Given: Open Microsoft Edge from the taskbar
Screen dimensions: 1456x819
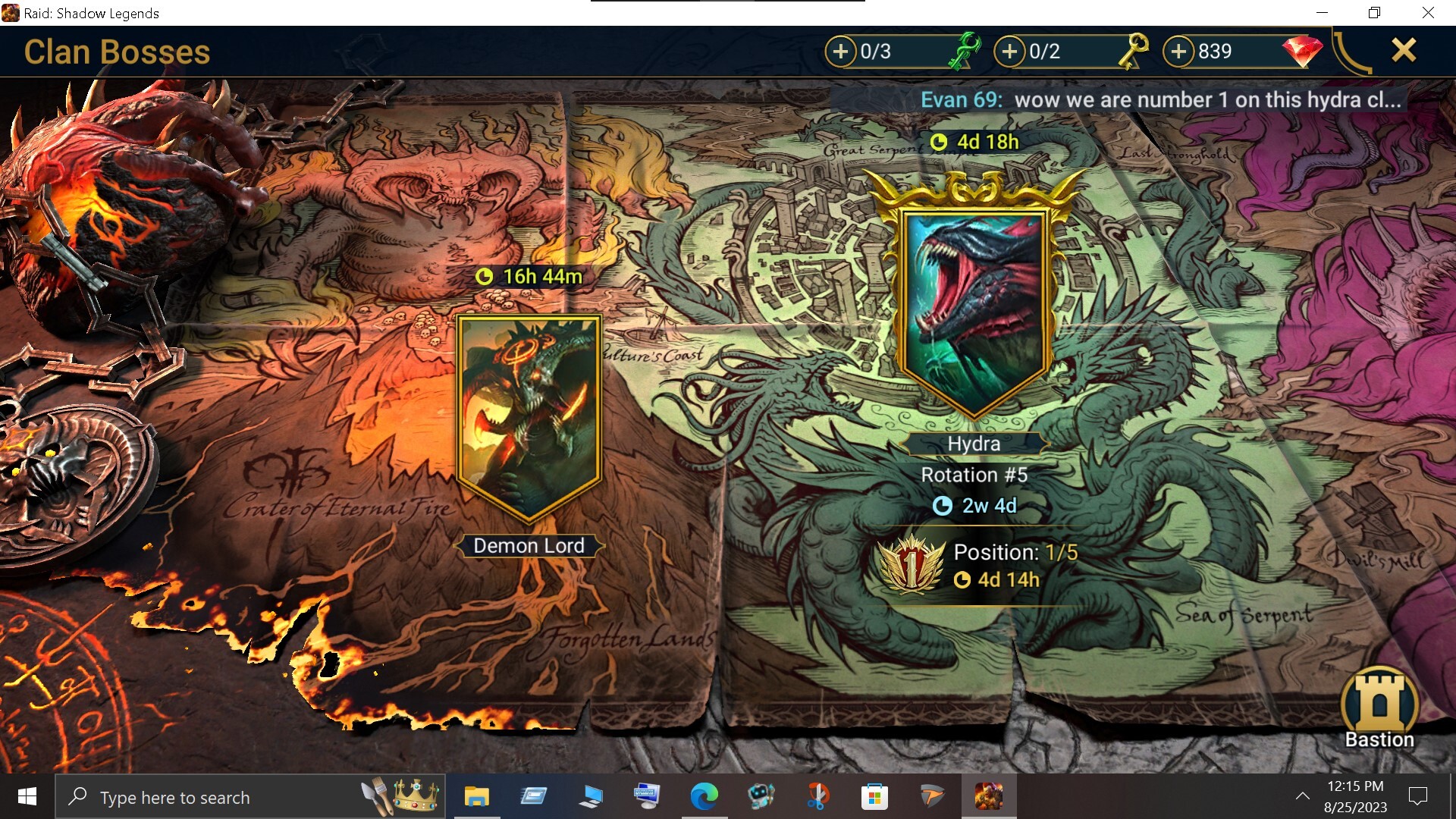Looking at the screenshot, I should 705,797.
